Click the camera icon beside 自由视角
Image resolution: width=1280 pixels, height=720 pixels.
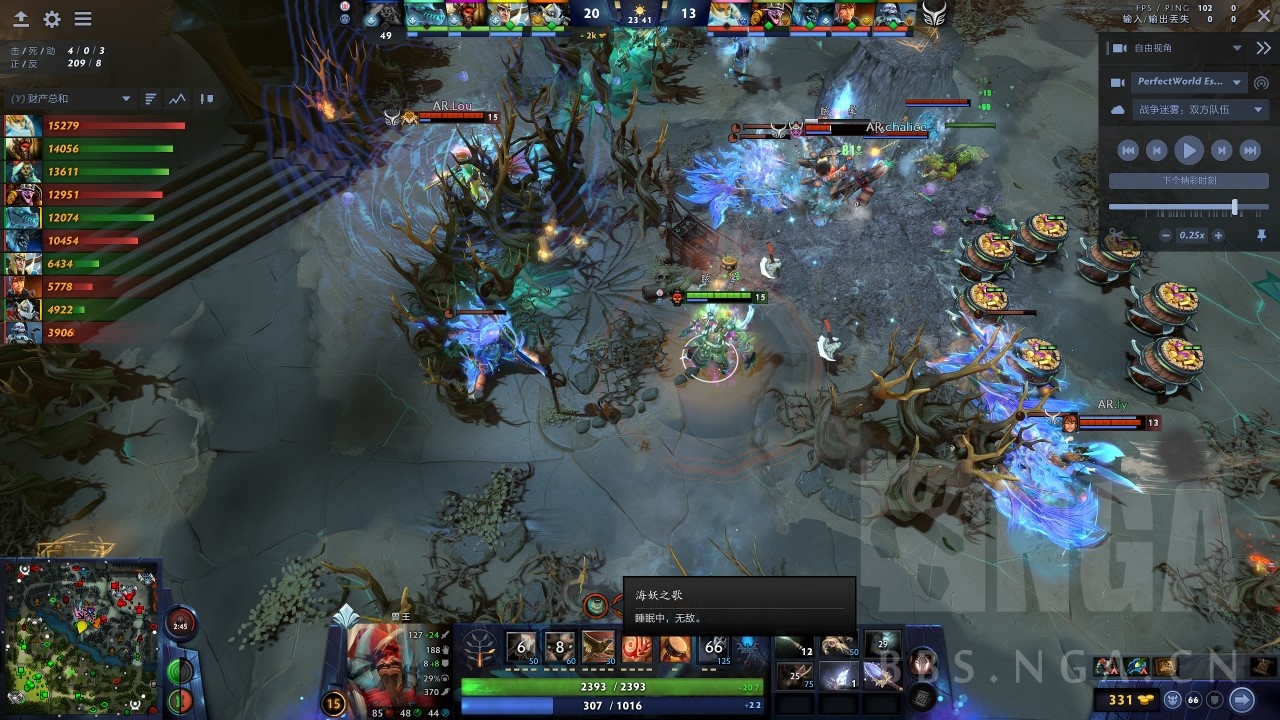click(x=1119, y=47)
